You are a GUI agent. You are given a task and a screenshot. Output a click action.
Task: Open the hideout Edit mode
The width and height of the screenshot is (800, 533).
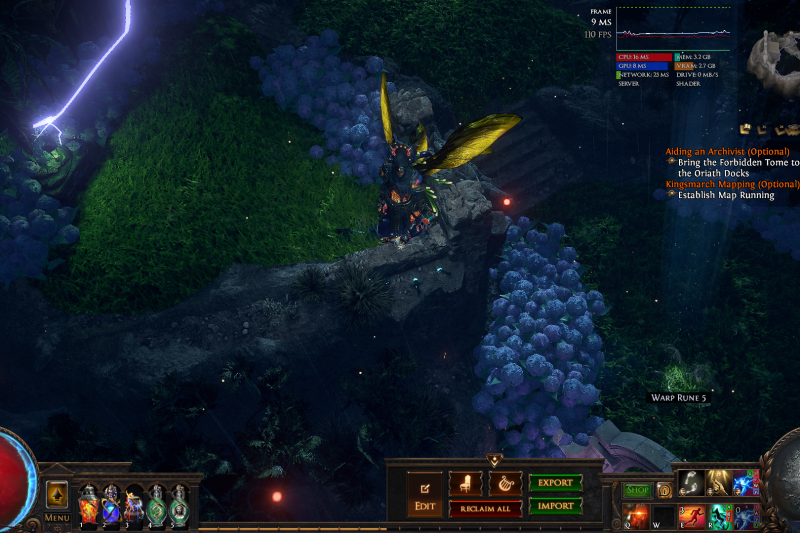pos(424,495)
